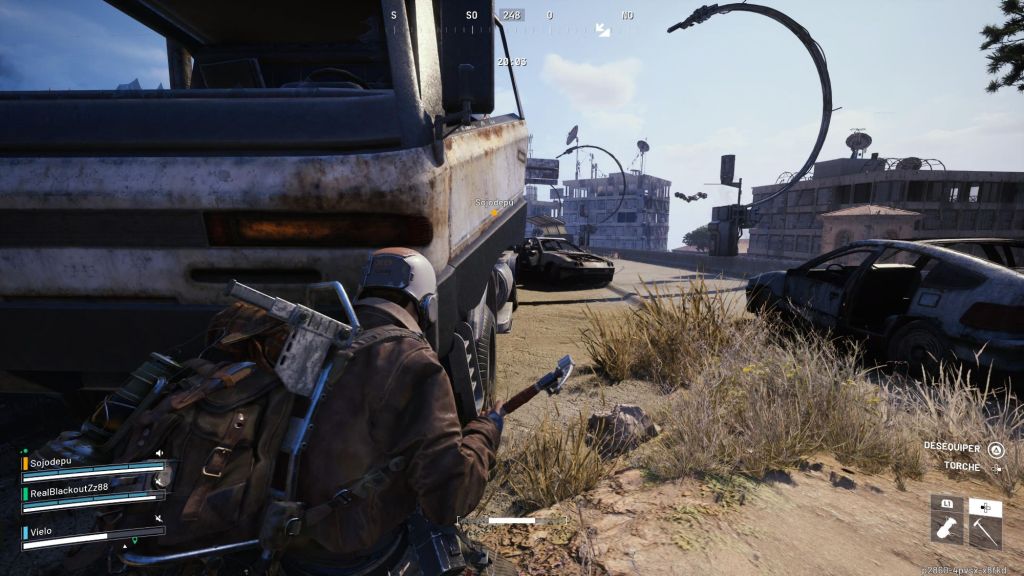1024x576 pixels.
Task: Select RealBlackoutZz88 in the squad list
Action: pyautogui.click(x=67, y=492)
